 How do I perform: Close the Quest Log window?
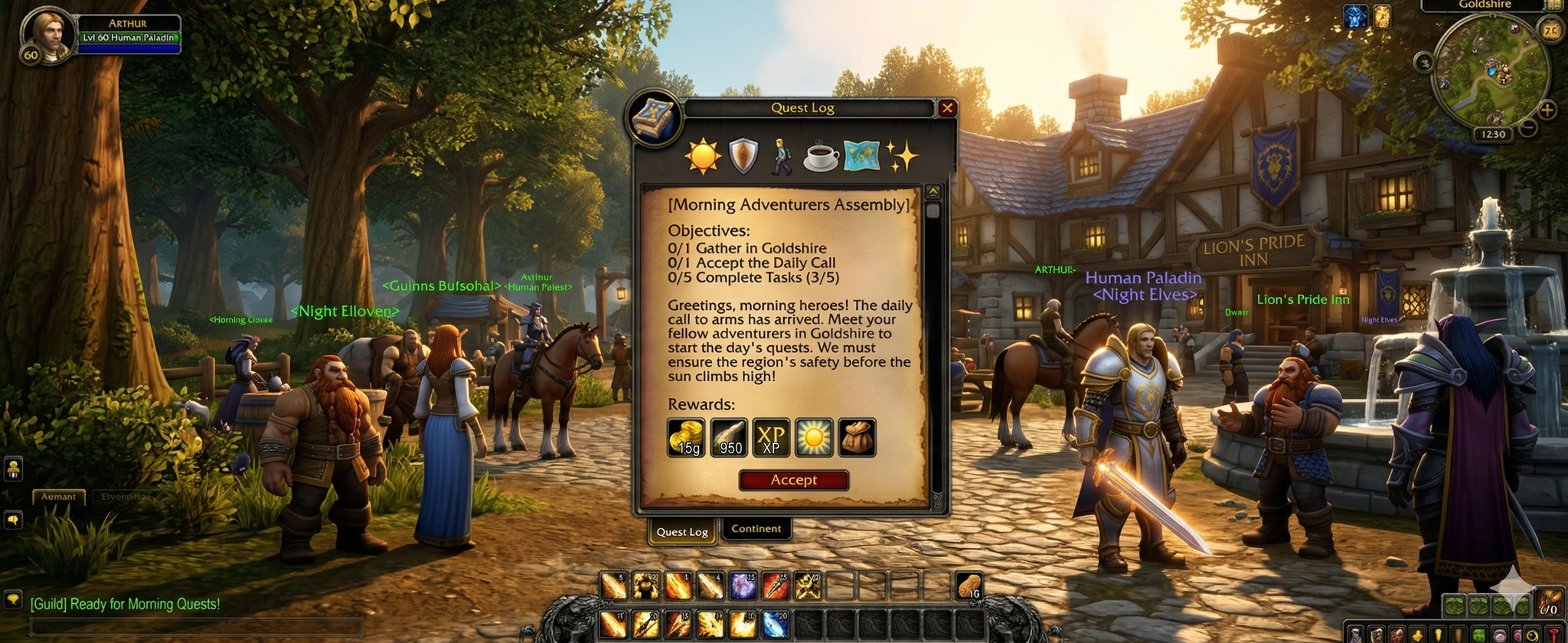(947, 108)
